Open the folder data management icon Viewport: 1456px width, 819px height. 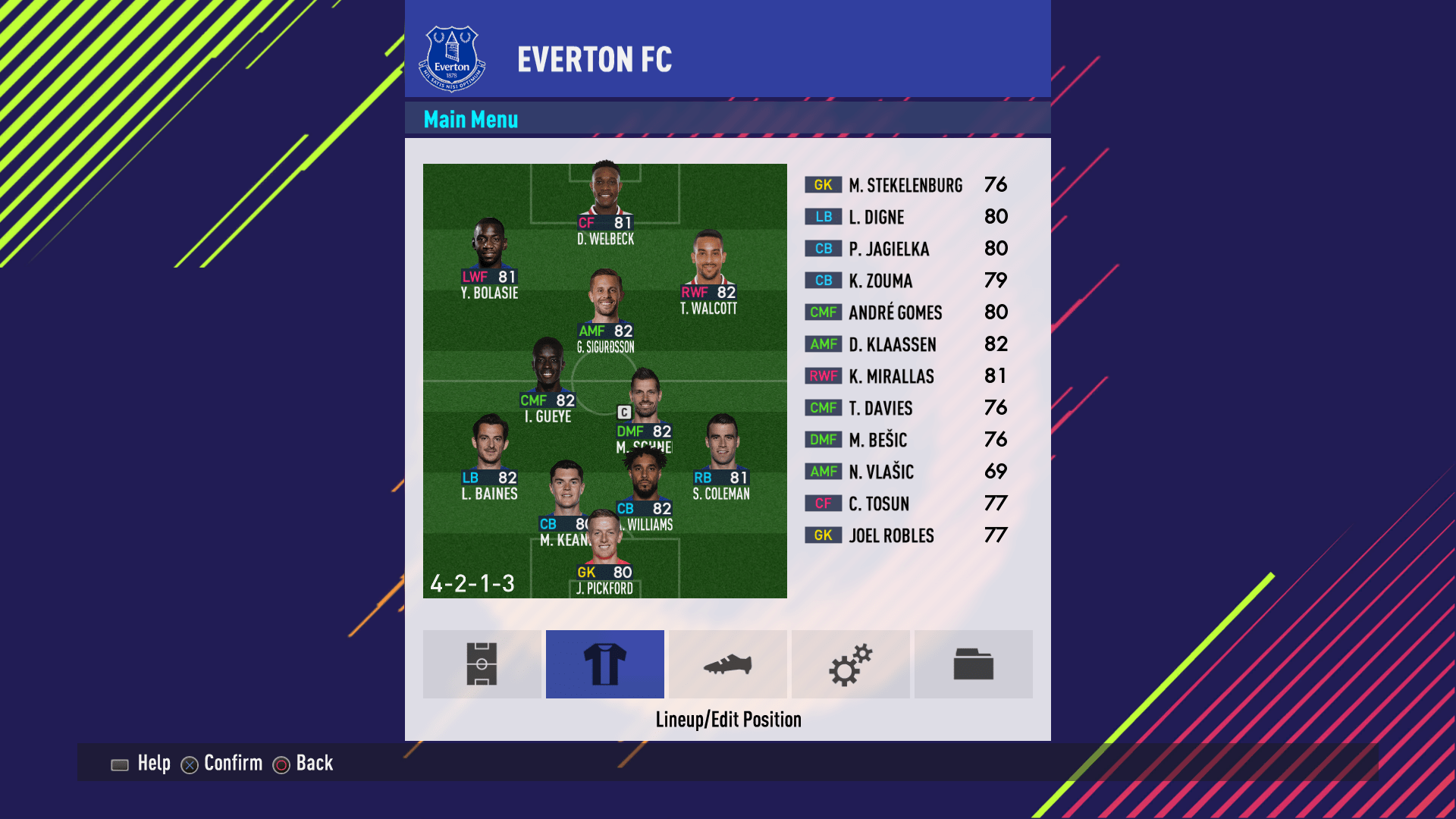click(x=974, y=664)
